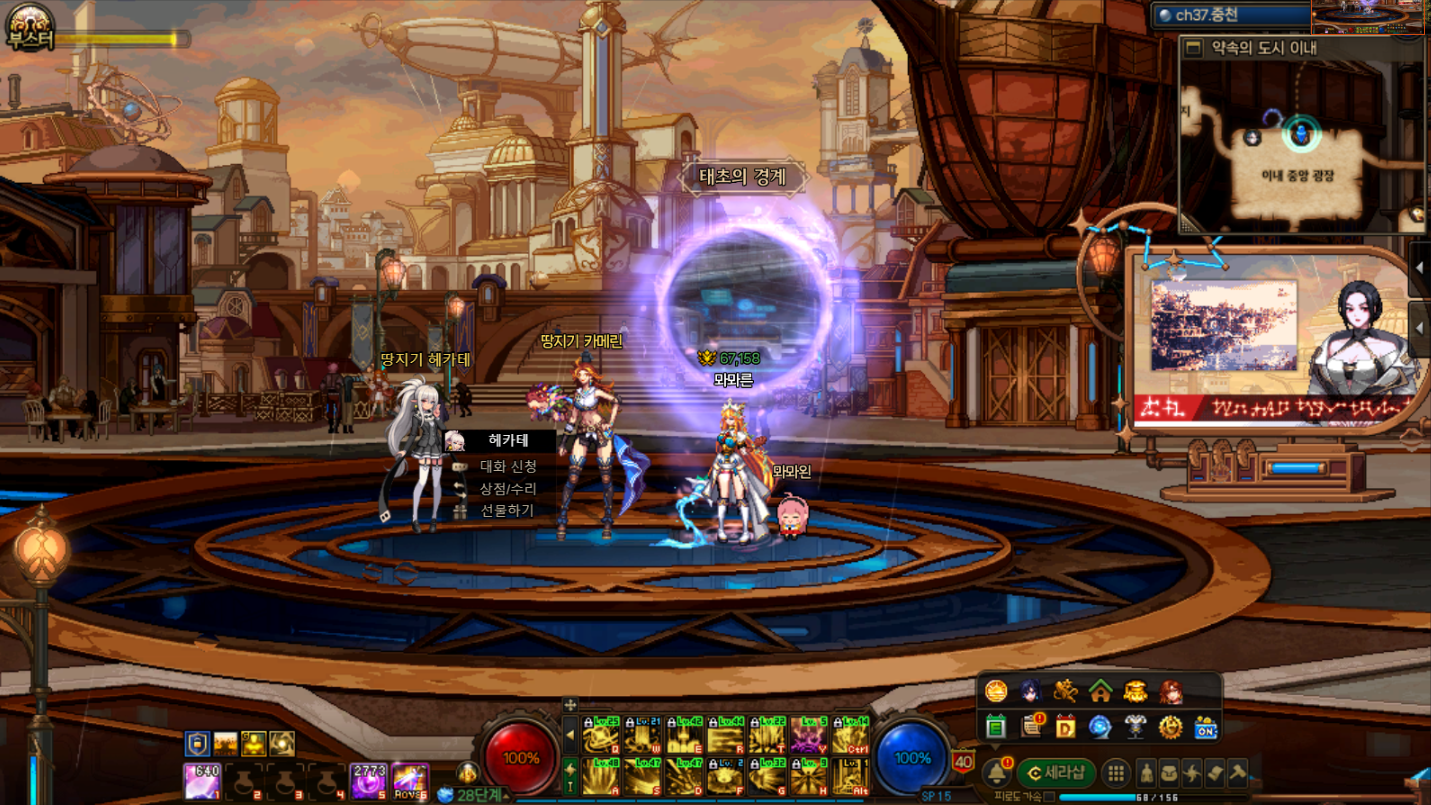
Task: Open the auction hammer icon
Action: (1238, 772)
